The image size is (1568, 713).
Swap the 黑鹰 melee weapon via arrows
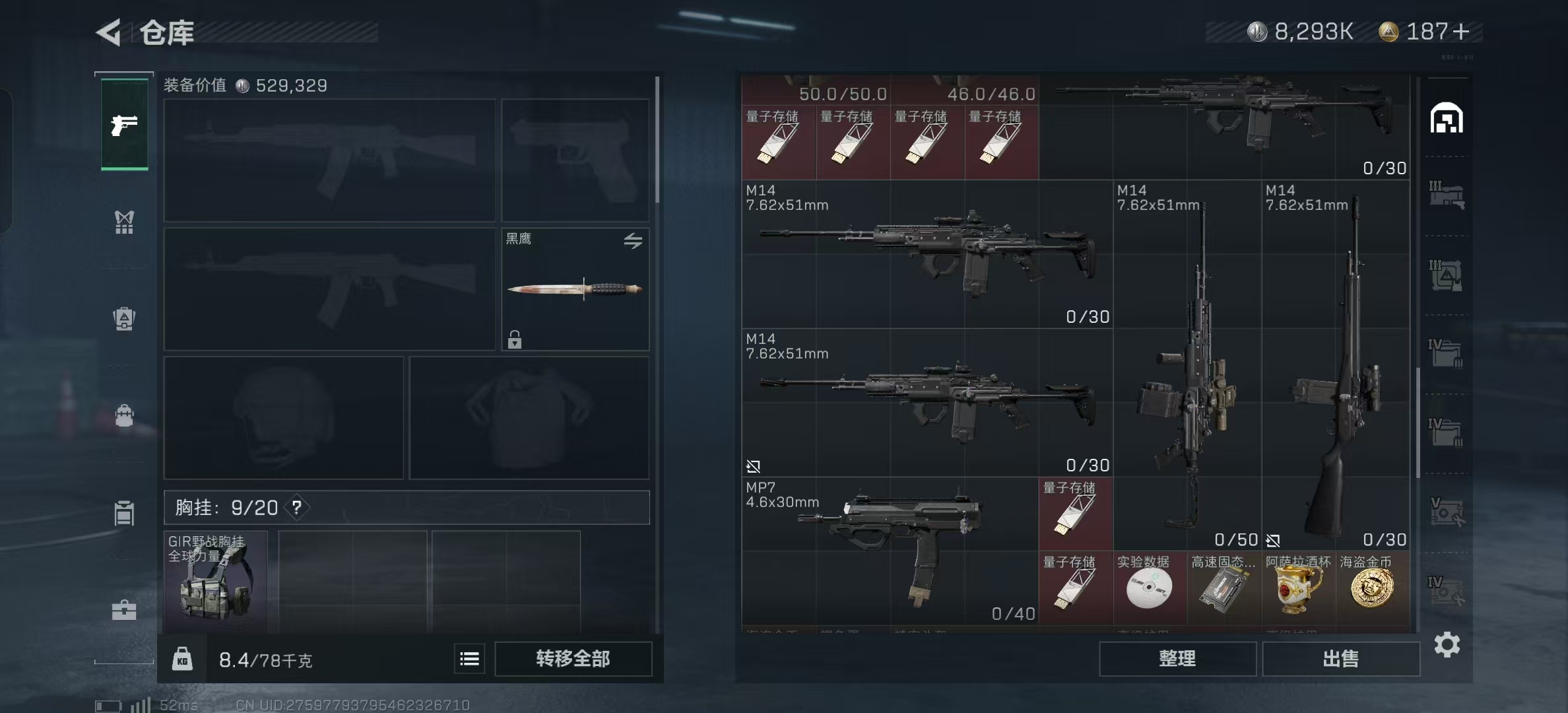633,241
